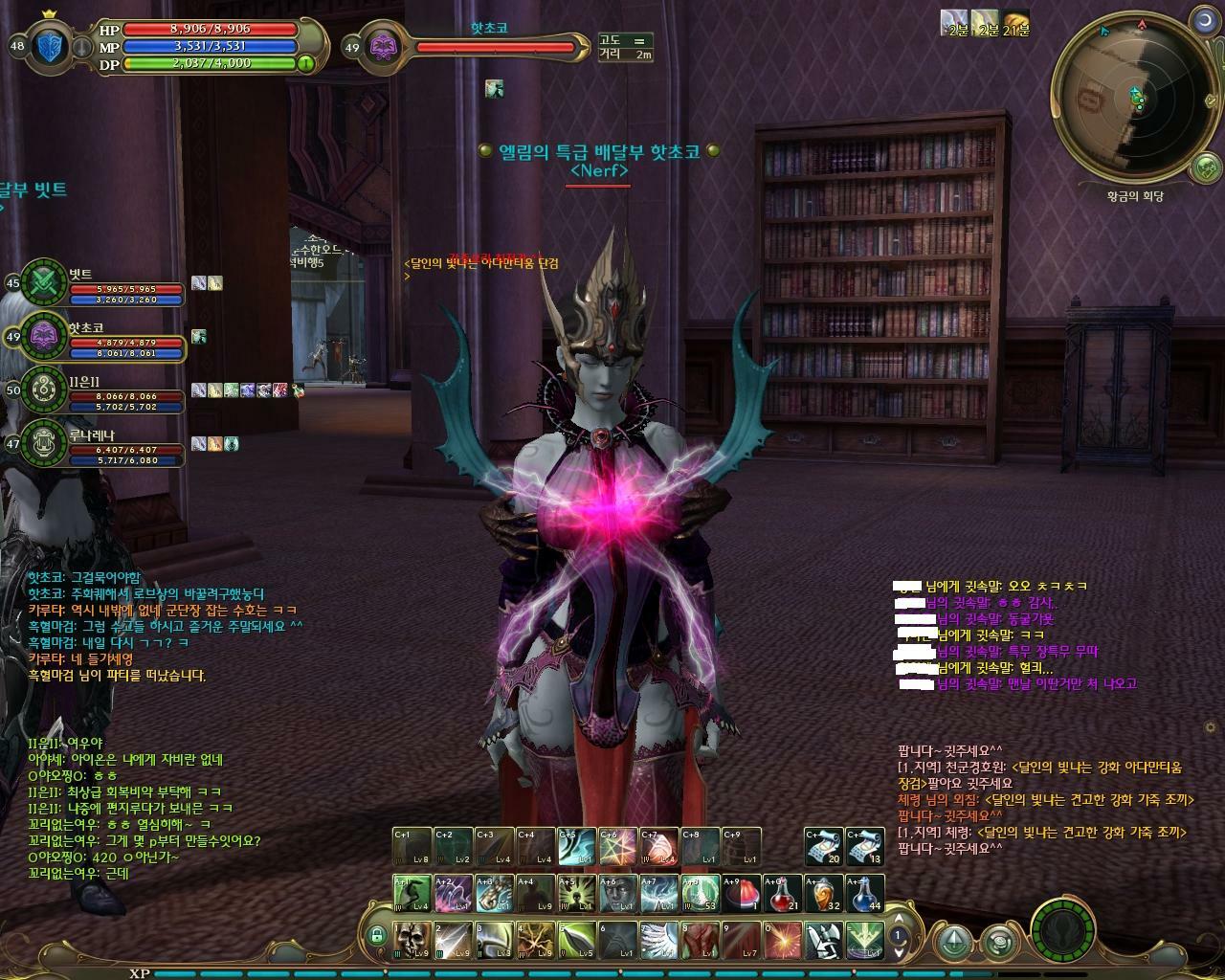Click the orange potion with count 32
1225x980 pixels.
pos(824,894)
